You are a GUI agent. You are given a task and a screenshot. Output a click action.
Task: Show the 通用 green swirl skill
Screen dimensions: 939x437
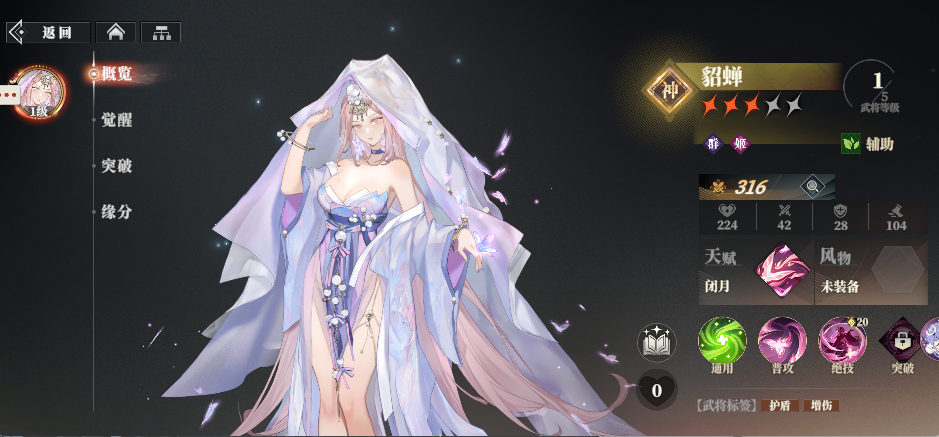[722, 341]
